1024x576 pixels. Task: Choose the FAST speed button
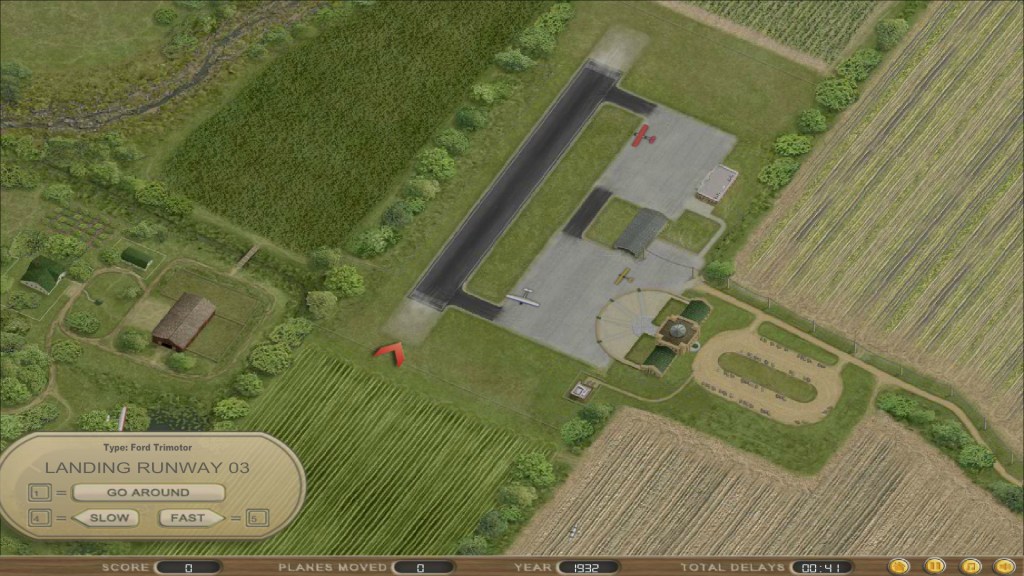(187, 518)
